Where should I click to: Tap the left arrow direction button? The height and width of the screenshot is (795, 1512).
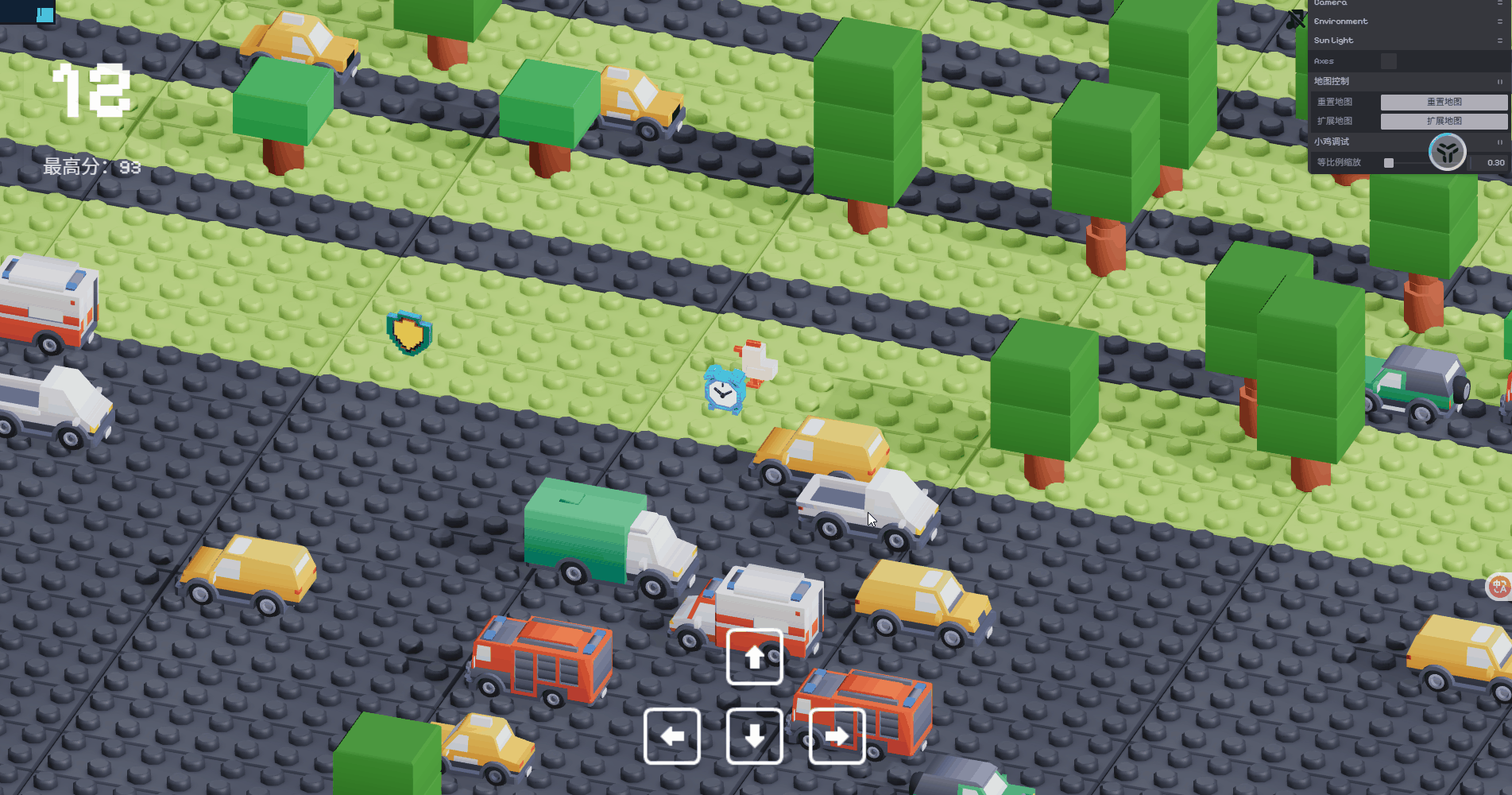tap(671, 736)
